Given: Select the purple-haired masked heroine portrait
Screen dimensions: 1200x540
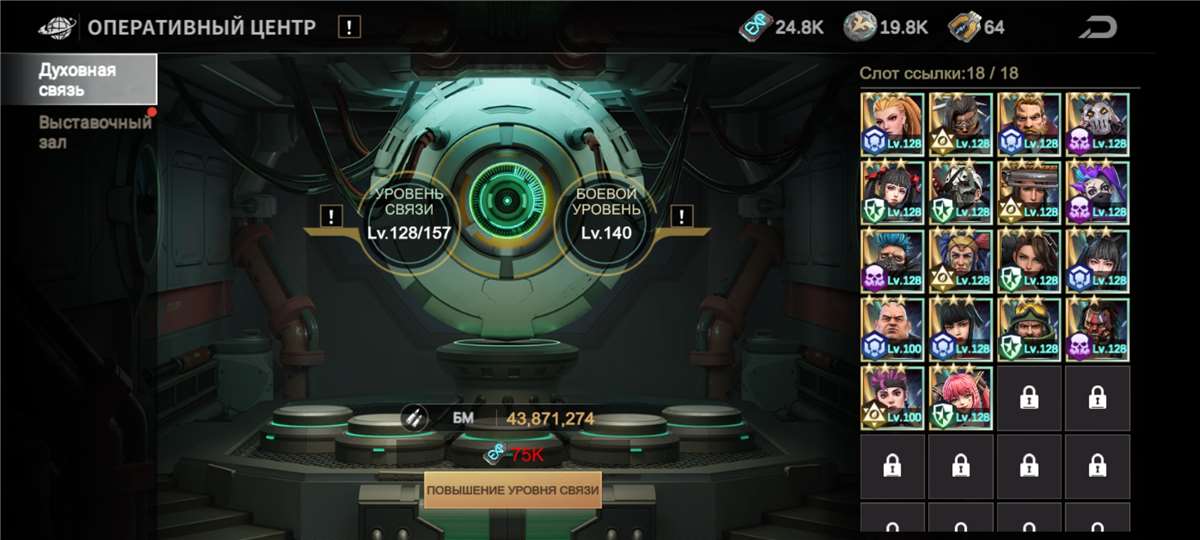Looking at the screenshot, I should coord(1097,193).
